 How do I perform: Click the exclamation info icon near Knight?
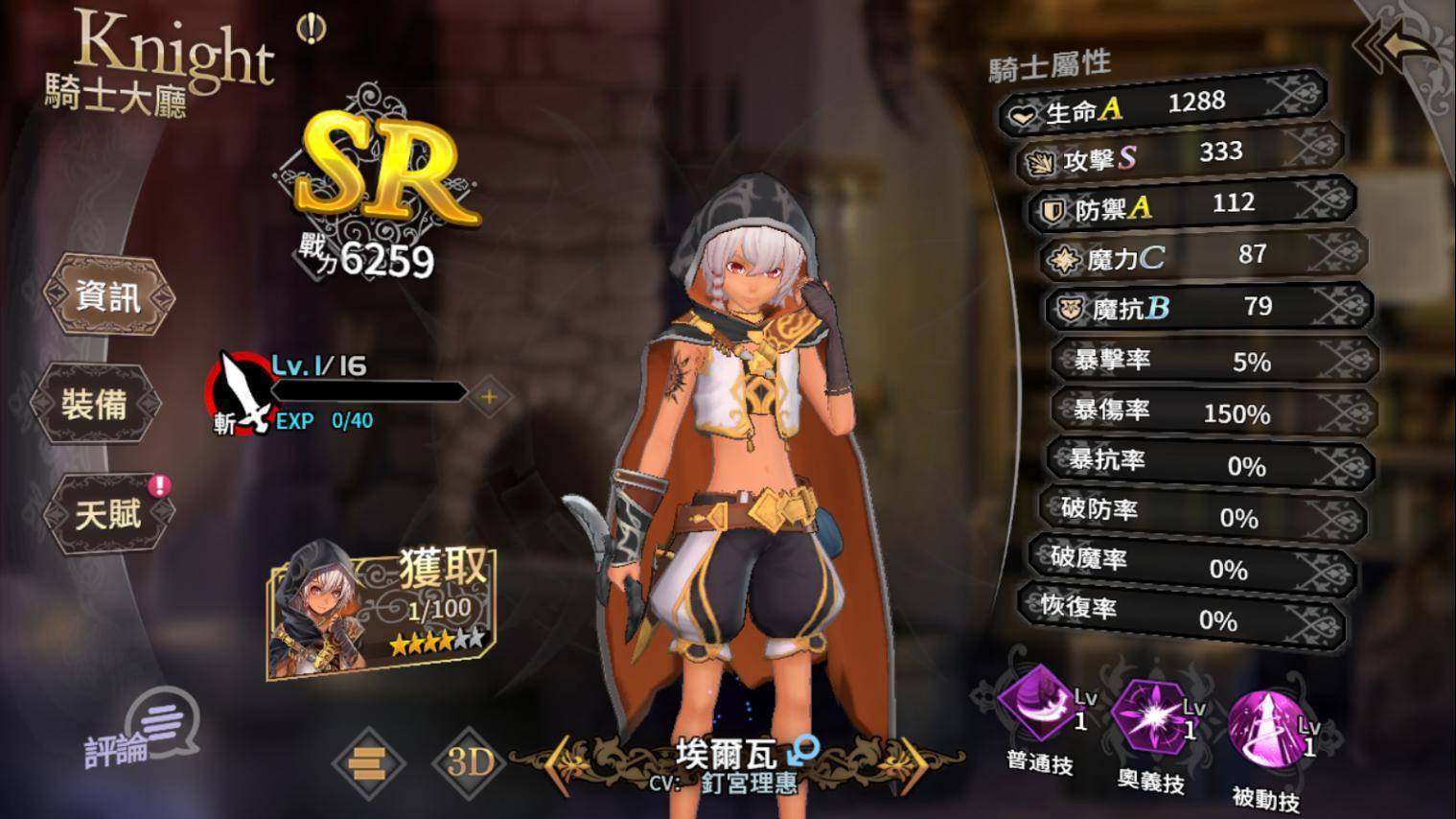click(311, 30)
